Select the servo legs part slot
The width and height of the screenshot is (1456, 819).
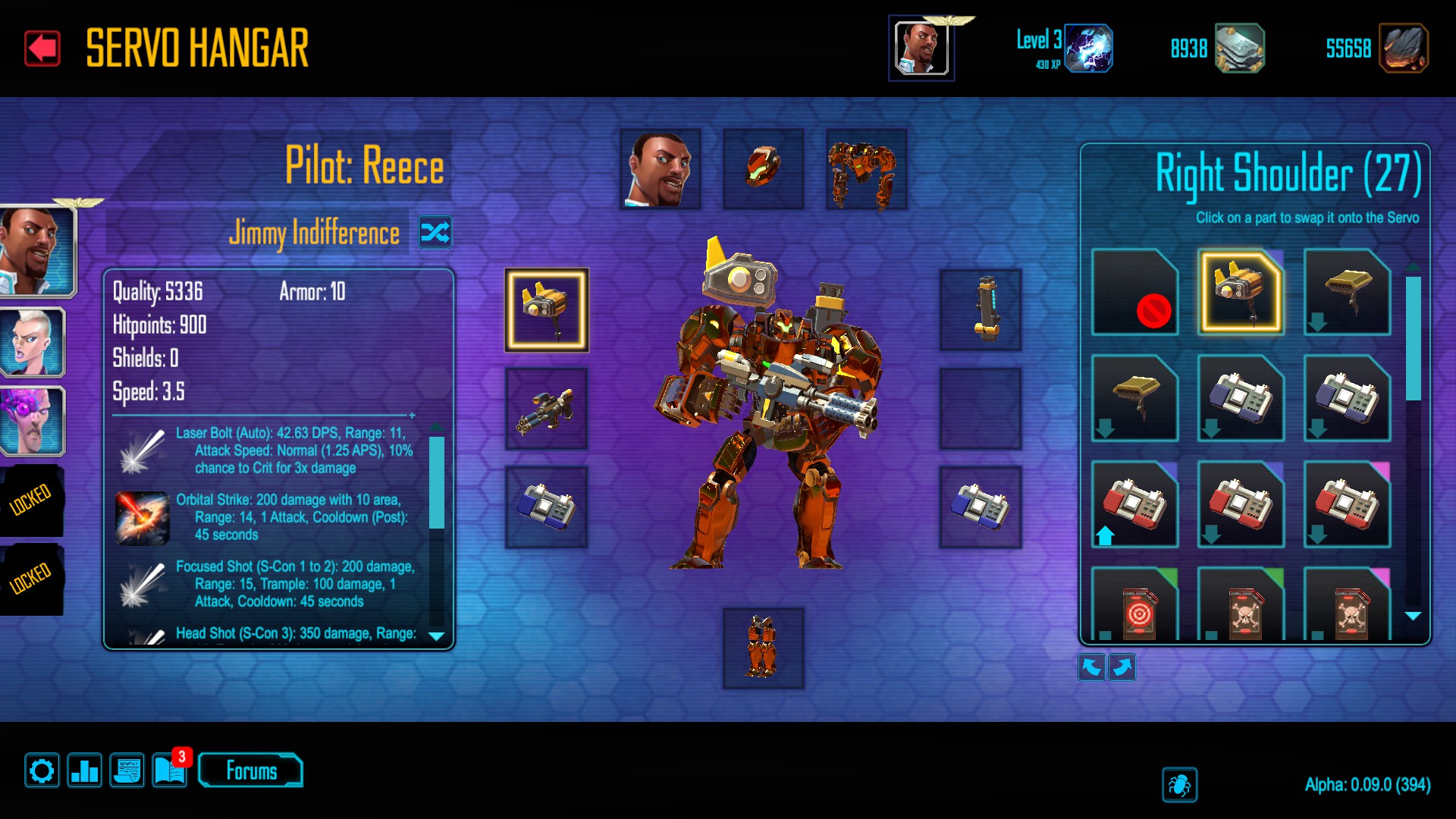[x=763, y=648]
